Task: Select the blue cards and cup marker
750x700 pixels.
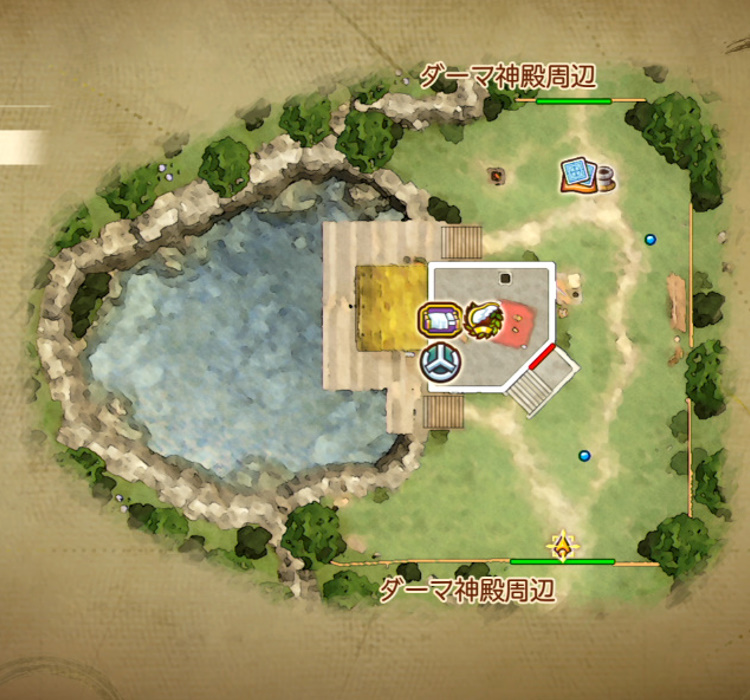Action: pyautogui.click(x=586, y=176)
